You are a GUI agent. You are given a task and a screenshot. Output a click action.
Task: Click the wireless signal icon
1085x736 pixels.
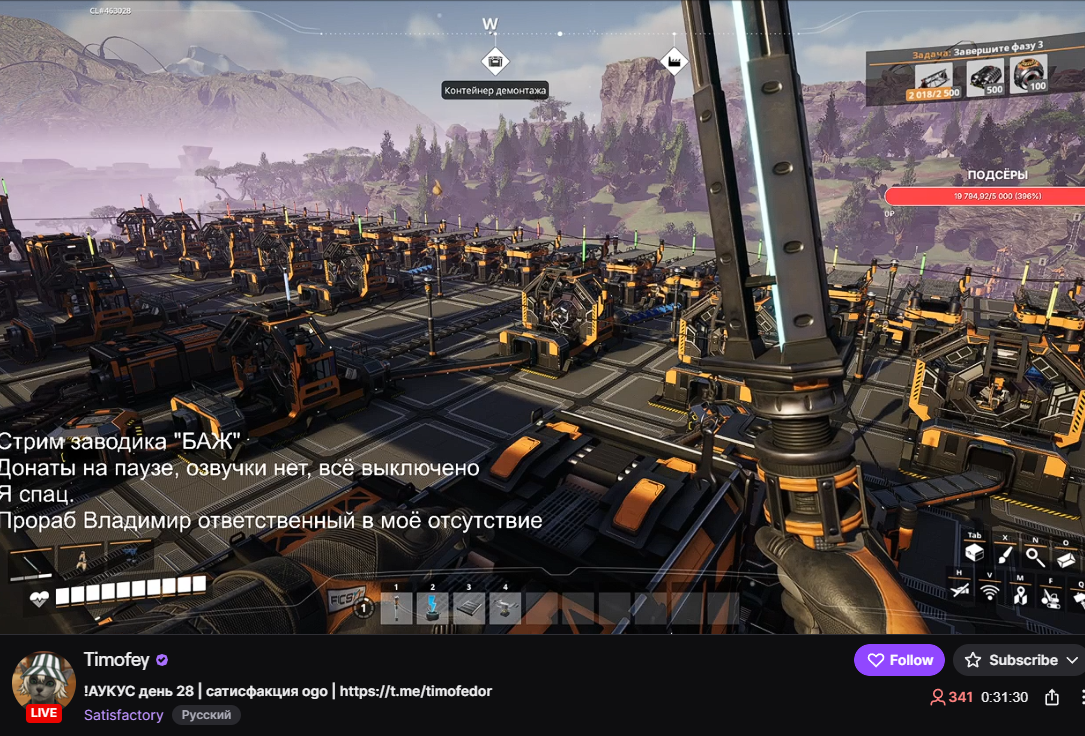pyautogui.click(x=989, y=594)
